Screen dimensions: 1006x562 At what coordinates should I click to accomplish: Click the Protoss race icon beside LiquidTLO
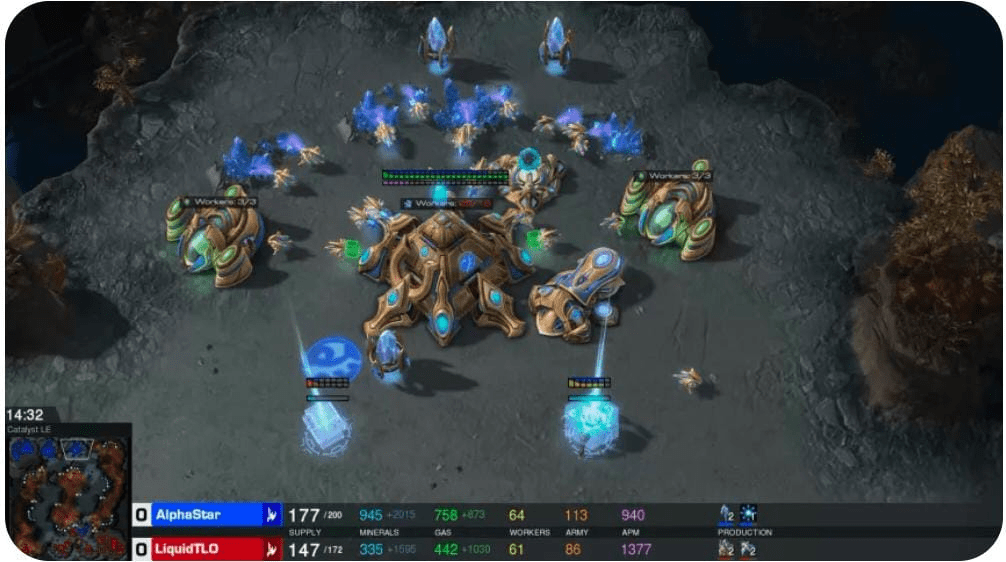272,548
